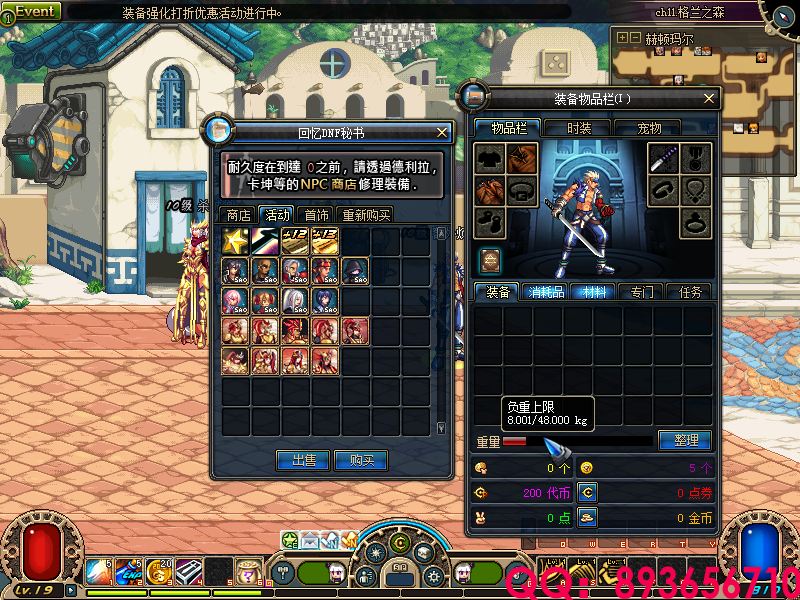Open the 任务 quest items tab
Screen dimensions: 800x600
click(x=691, y=292)
